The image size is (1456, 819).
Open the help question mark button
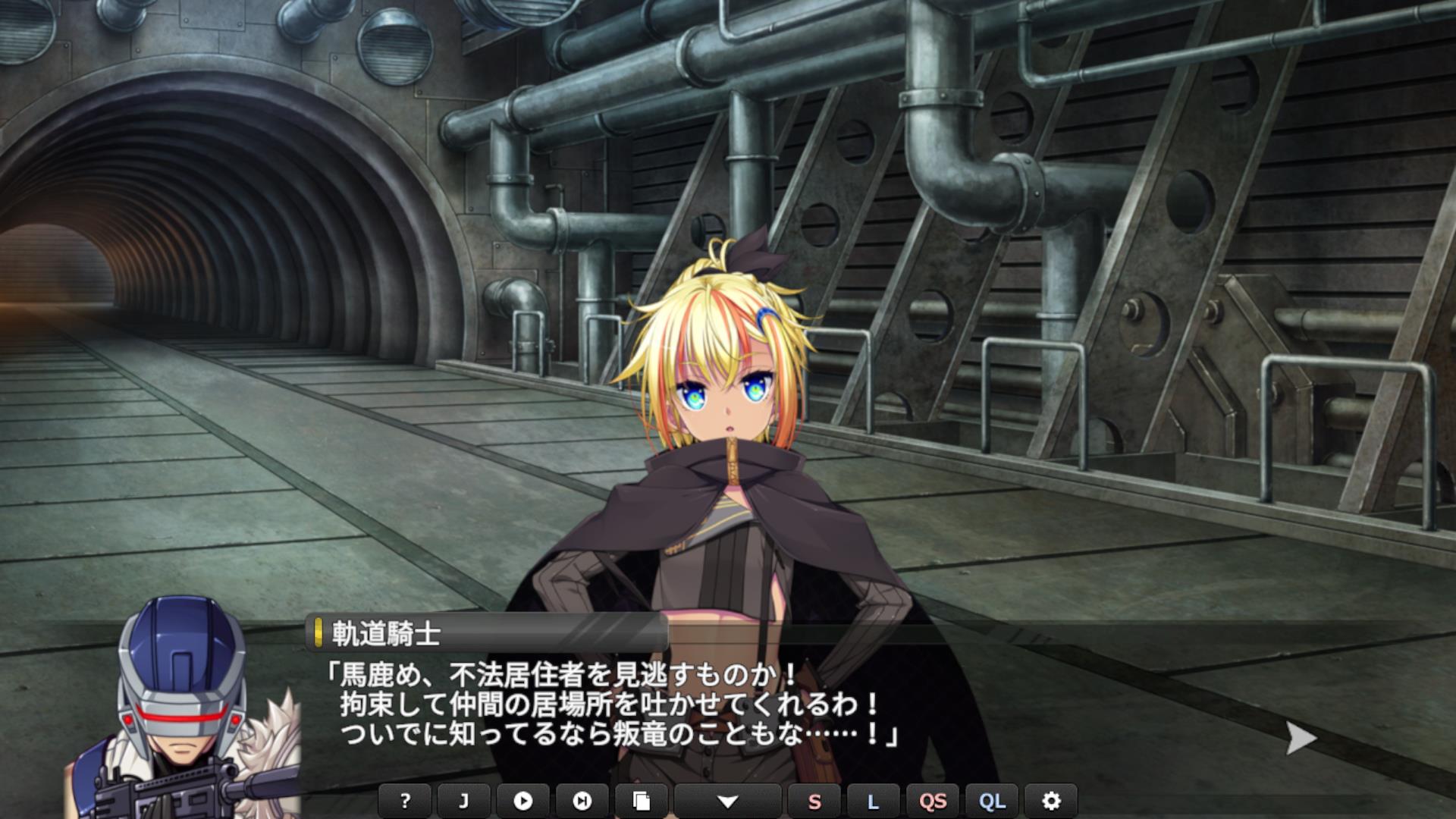click(x=405, y=801)
